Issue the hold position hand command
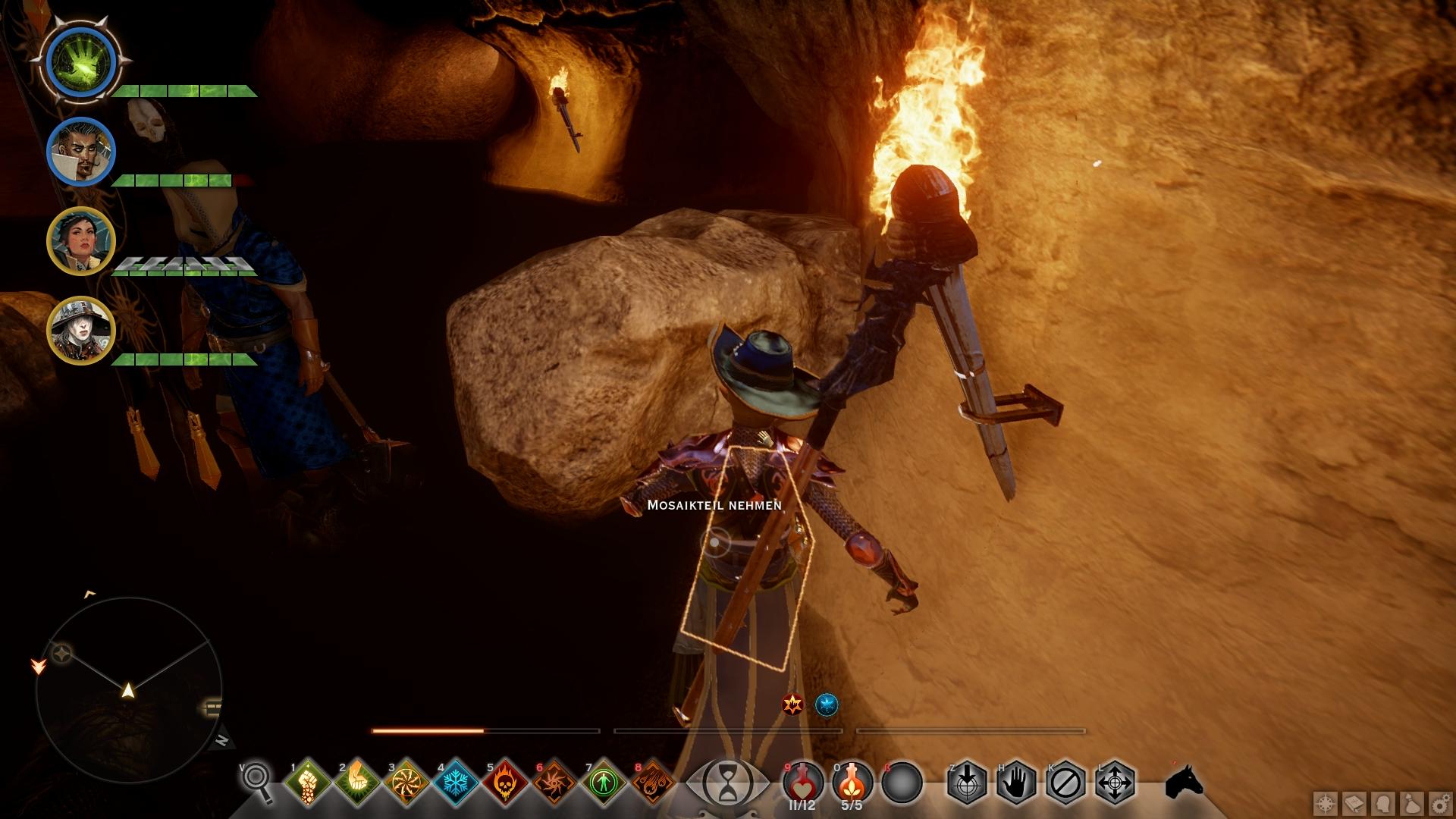The image size is (1456, 819). click(x=1016, y=781)
